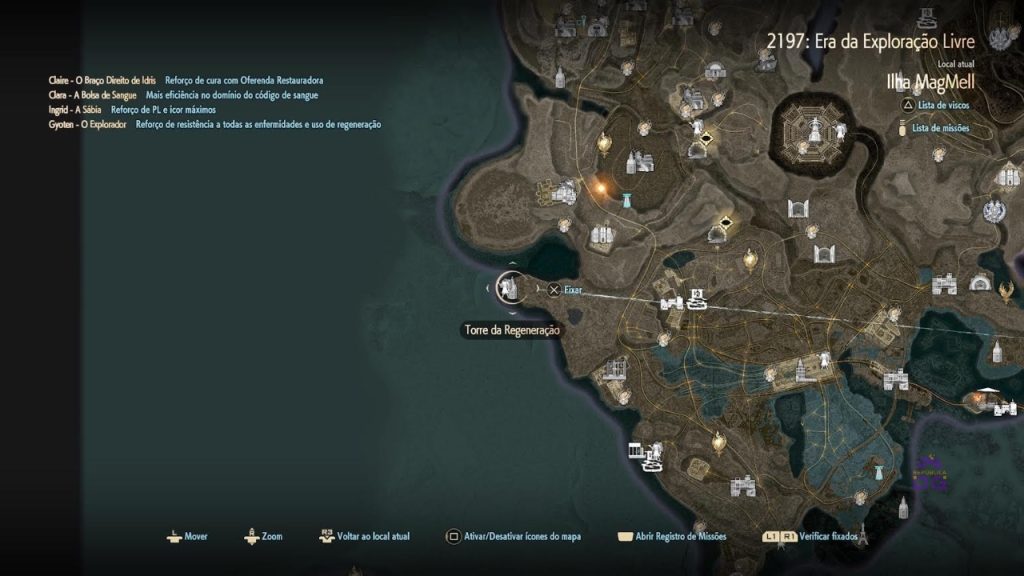1024x576 pixels.
Task: Choose the teal lantern marker beside the orange orb
Action: pos(627,198)
